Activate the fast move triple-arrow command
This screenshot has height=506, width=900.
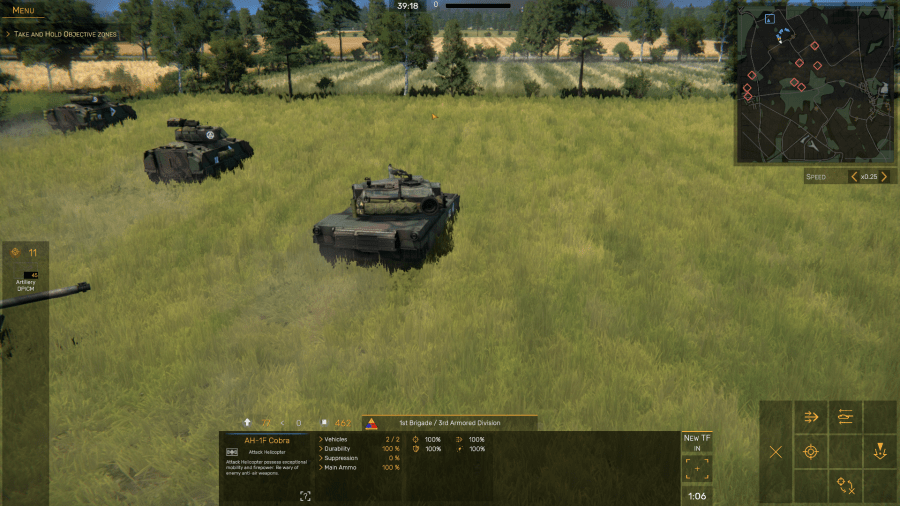pos(811,418)
